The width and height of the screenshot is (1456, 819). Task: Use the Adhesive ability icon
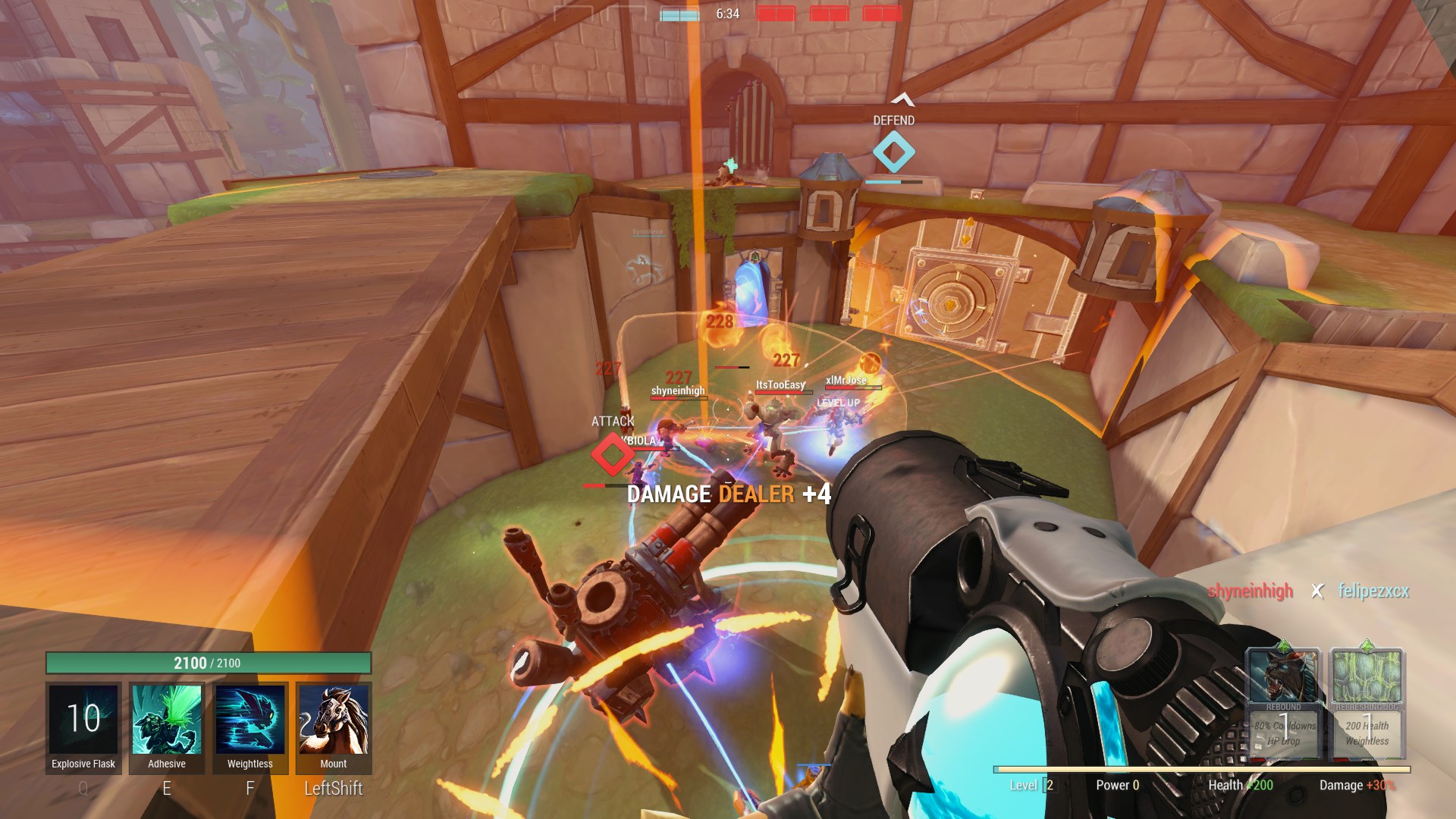pyautogui.click(x=167, y=720)
